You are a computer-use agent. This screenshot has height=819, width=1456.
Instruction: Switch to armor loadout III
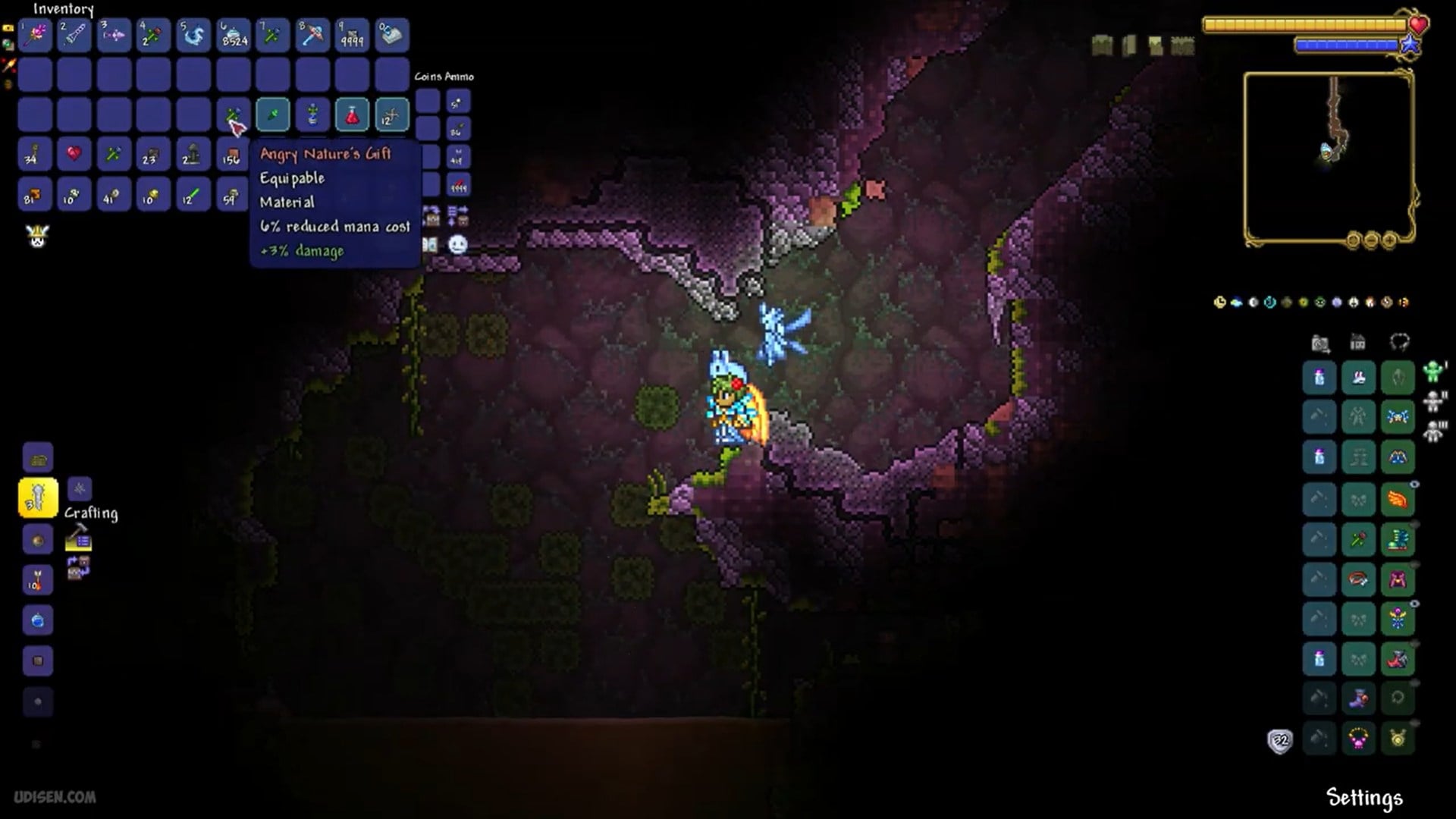point(1432,429)
